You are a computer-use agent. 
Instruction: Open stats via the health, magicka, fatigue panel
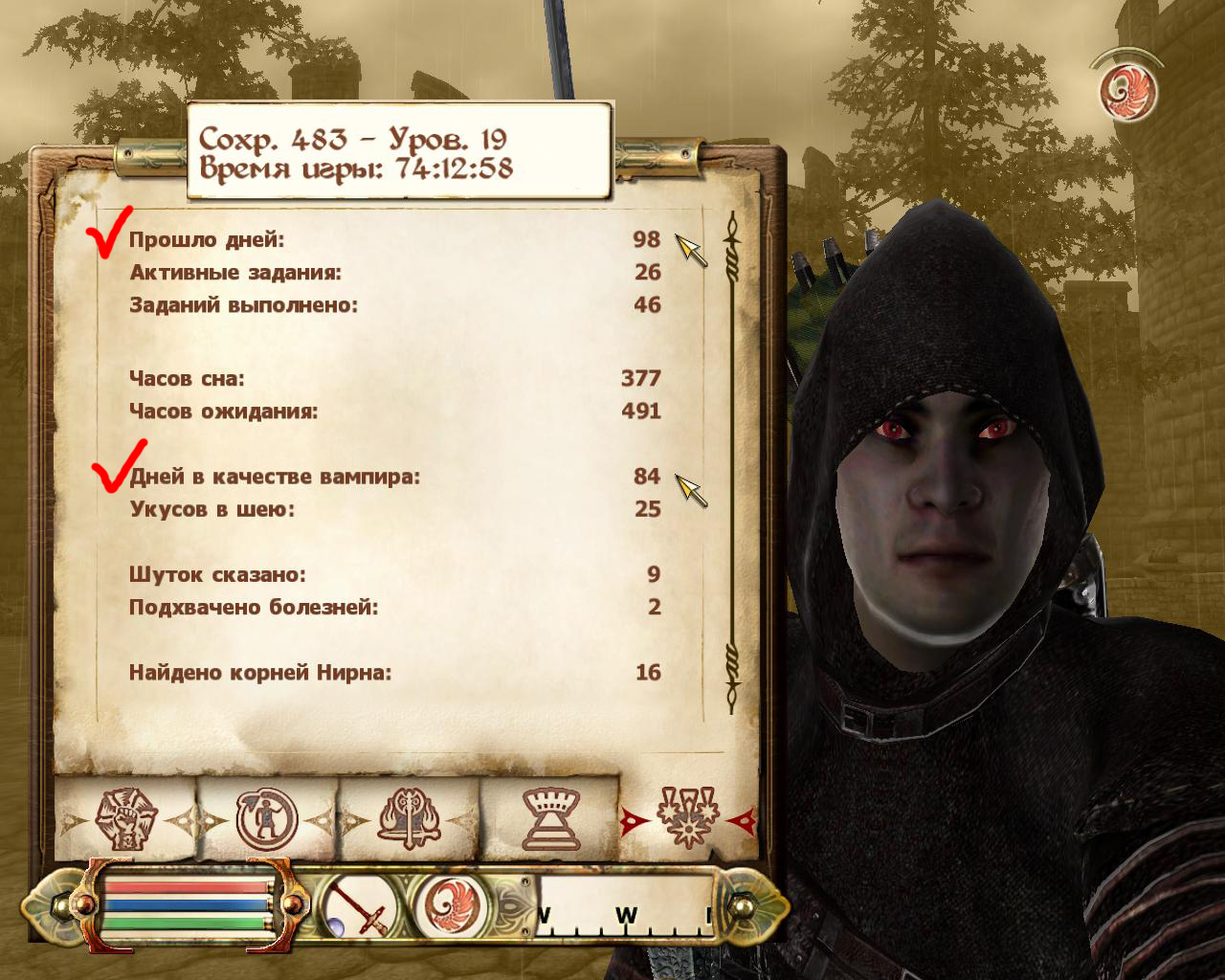click(187, 905)
